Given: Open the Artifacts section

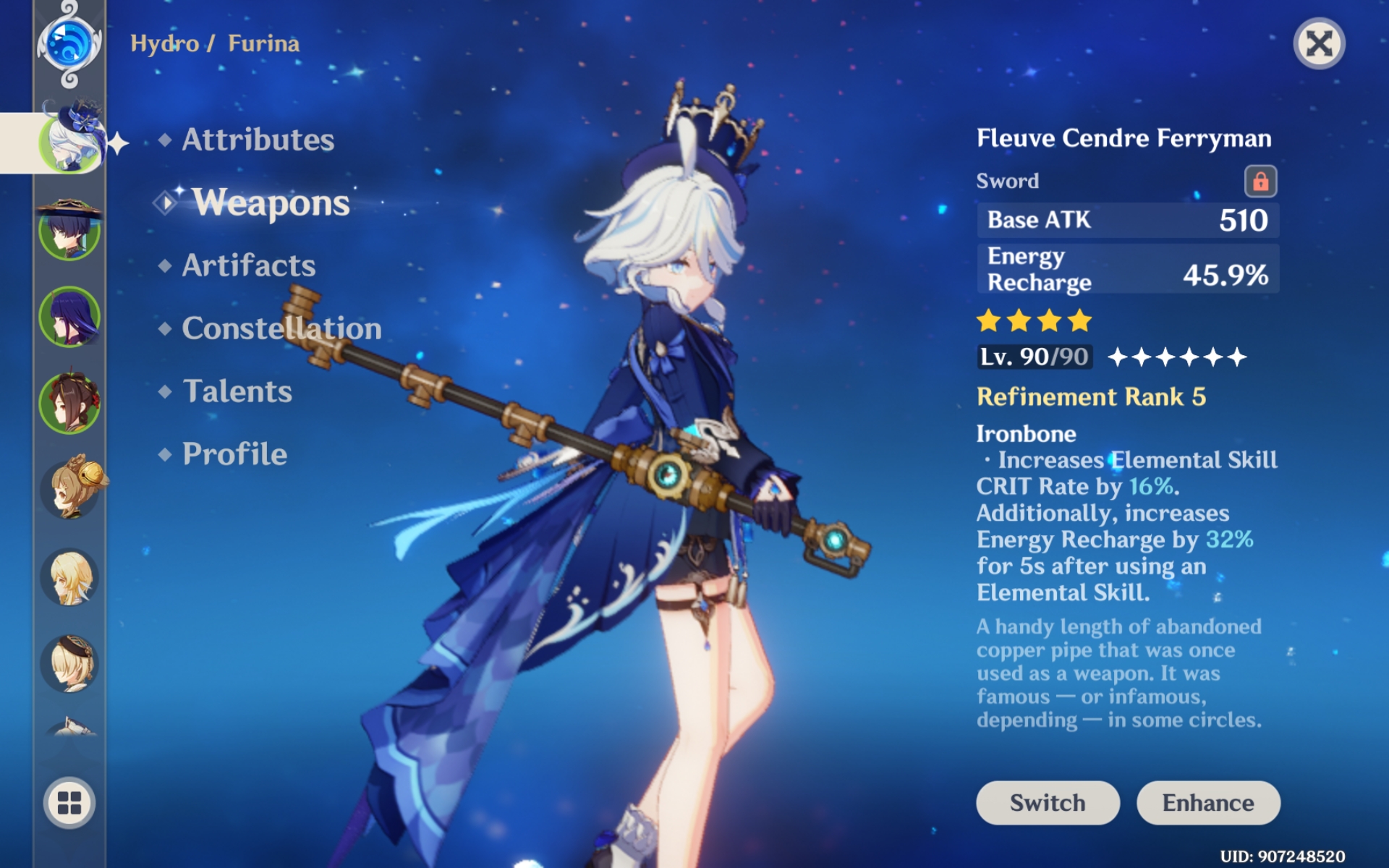Looking at the screenshot, I should [249, 265].
